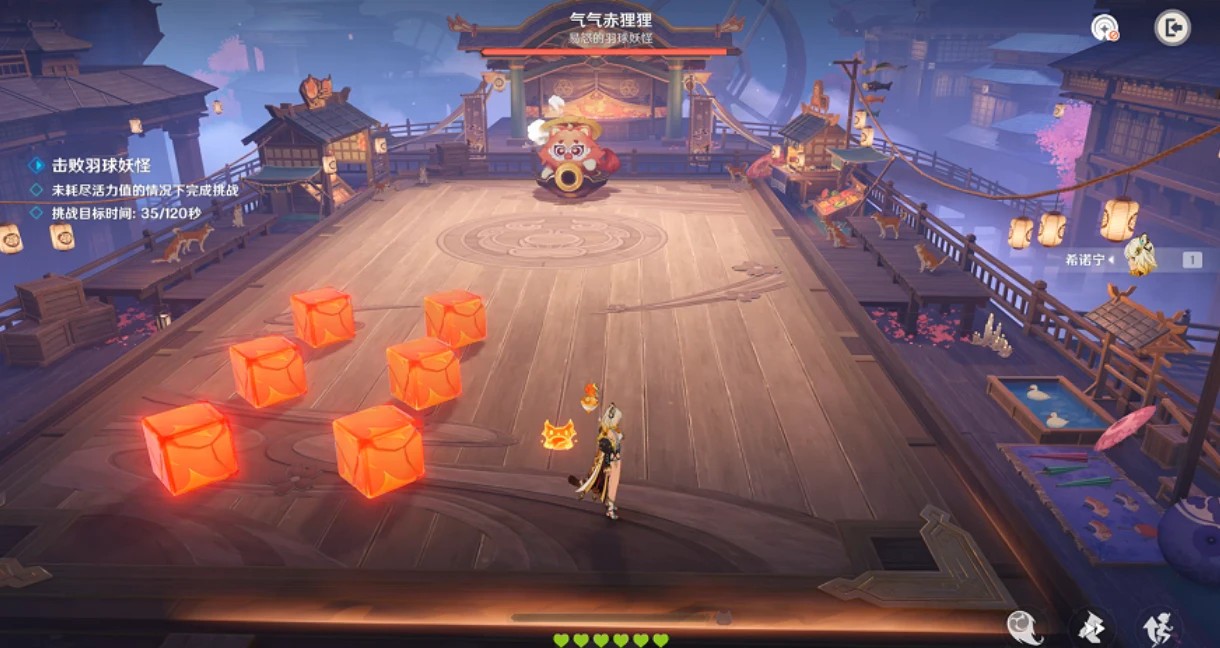Open the 击败羽球妖怪 objective tracker
This screenshot has width=1220, height=648.
click(100, 165)
